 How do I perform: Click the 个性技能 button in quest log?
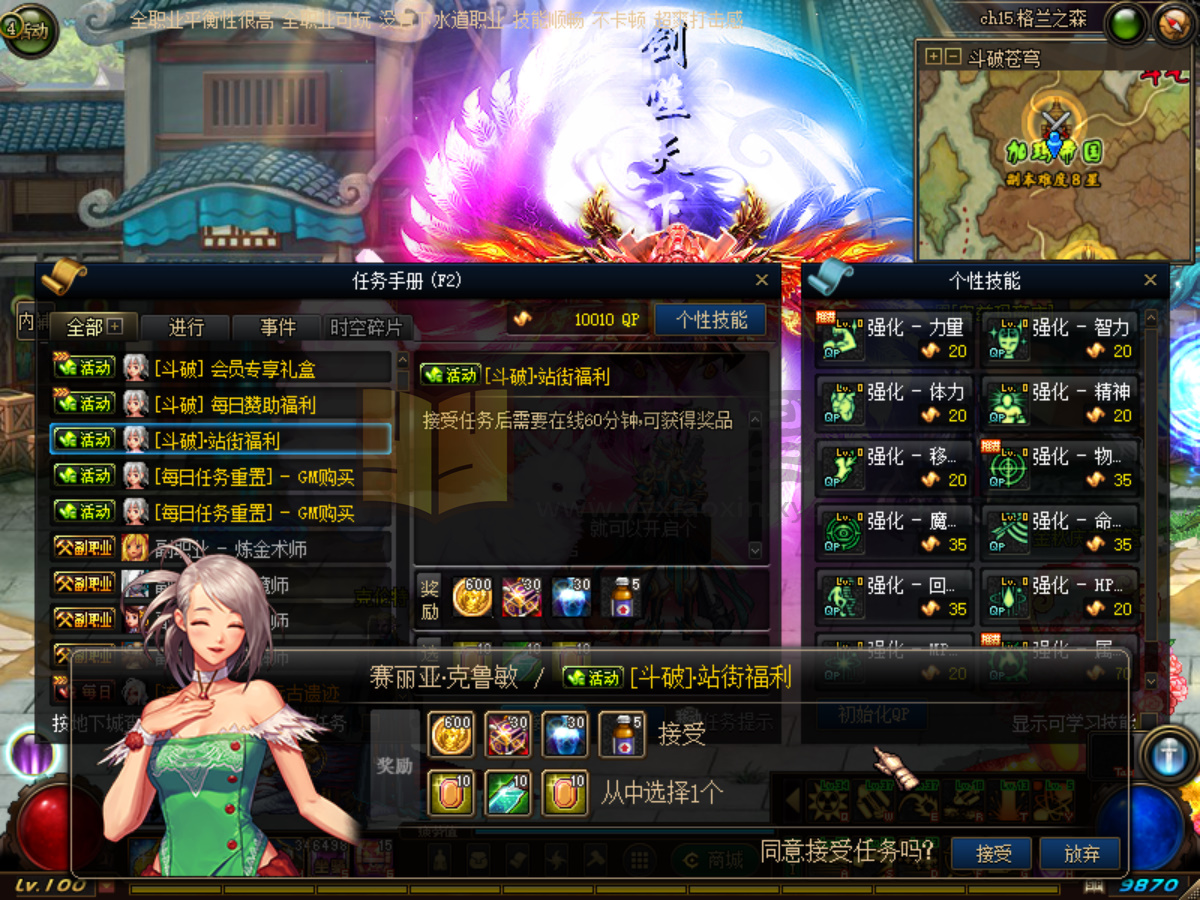tap(711, 320)
